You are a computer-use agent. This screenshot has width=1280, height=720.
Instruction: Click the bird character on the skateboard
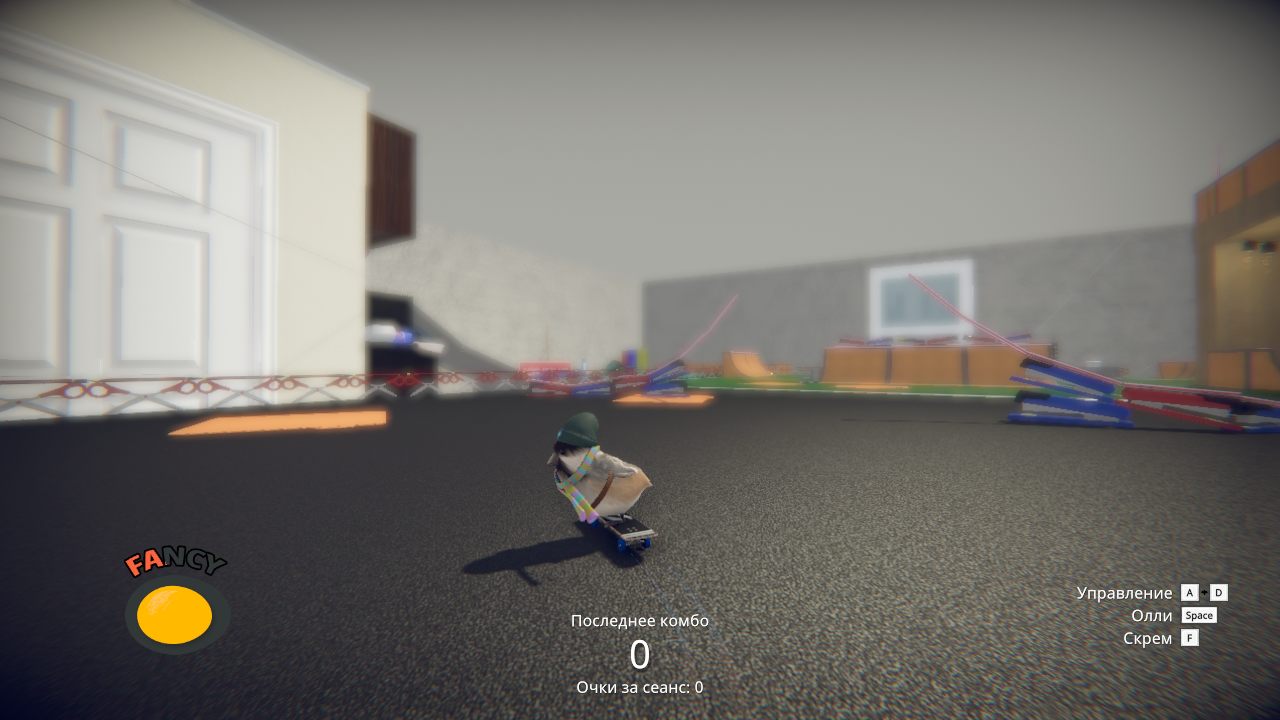(x=603, y=470)
